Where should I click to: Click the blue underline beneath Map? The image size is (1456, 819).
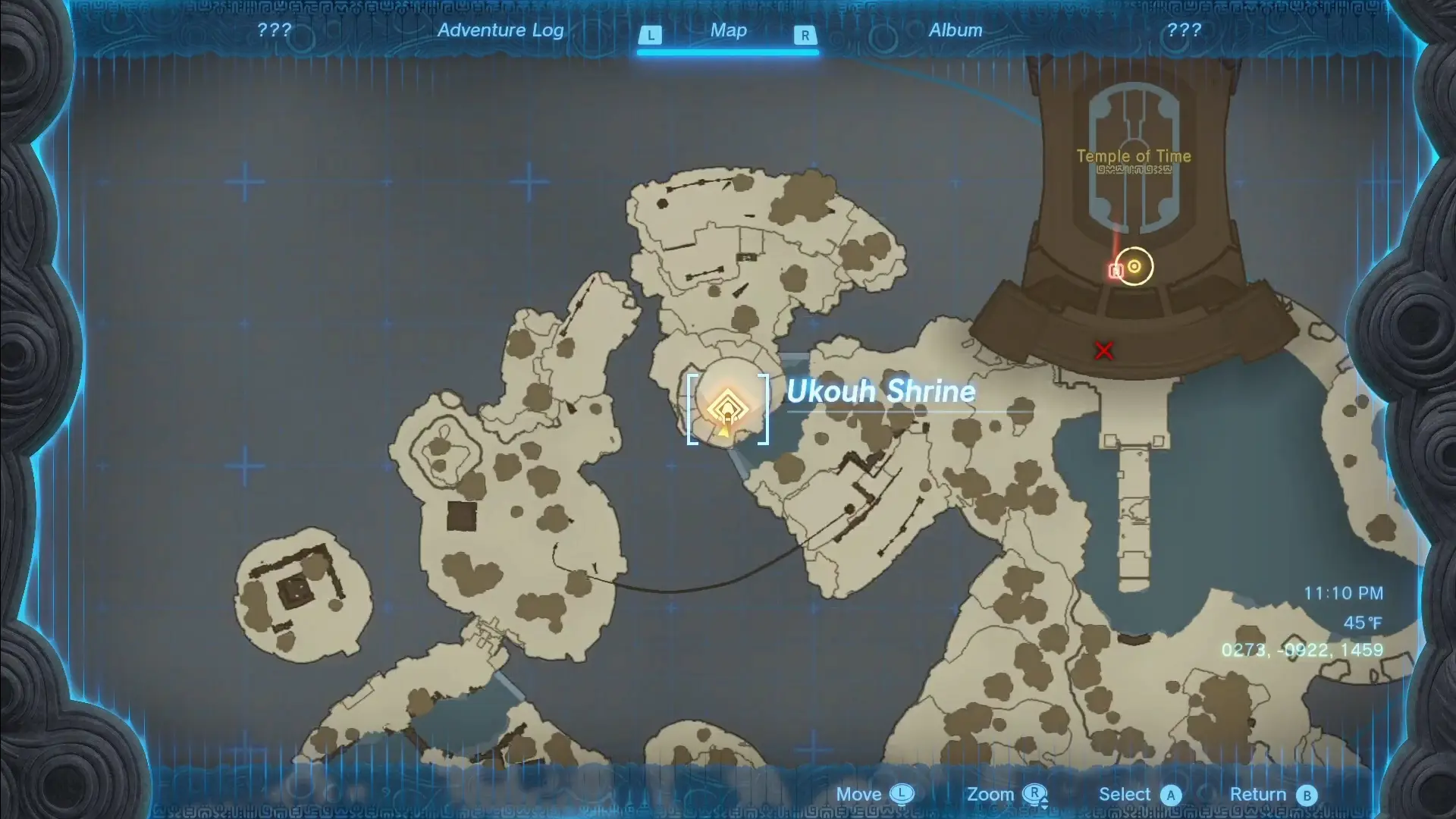tap(726, 52)
